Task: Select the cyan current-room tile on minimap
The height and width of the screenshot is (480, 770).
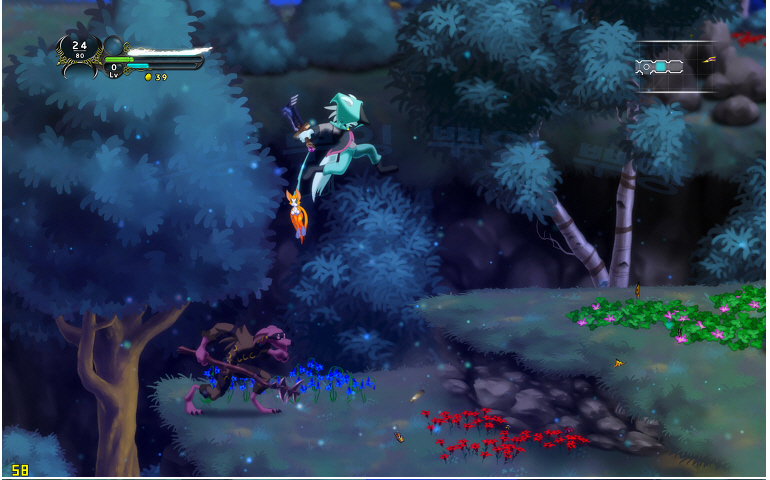Action: point(660,67)
